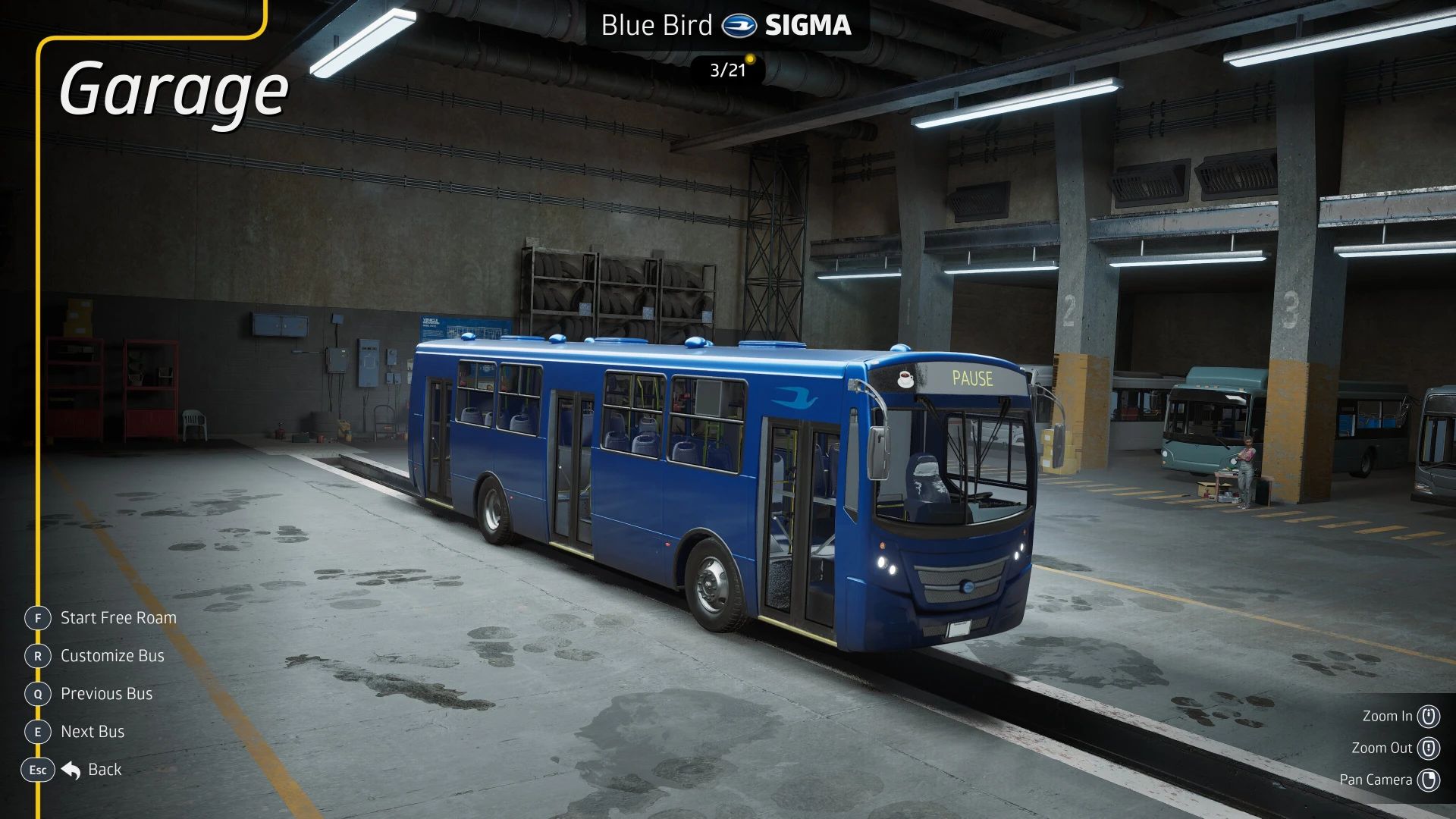Viewport: 1456px width, 819px height.
Task: Go Back from the Garage
Action: pyautogui.click(x=103, y=770)
